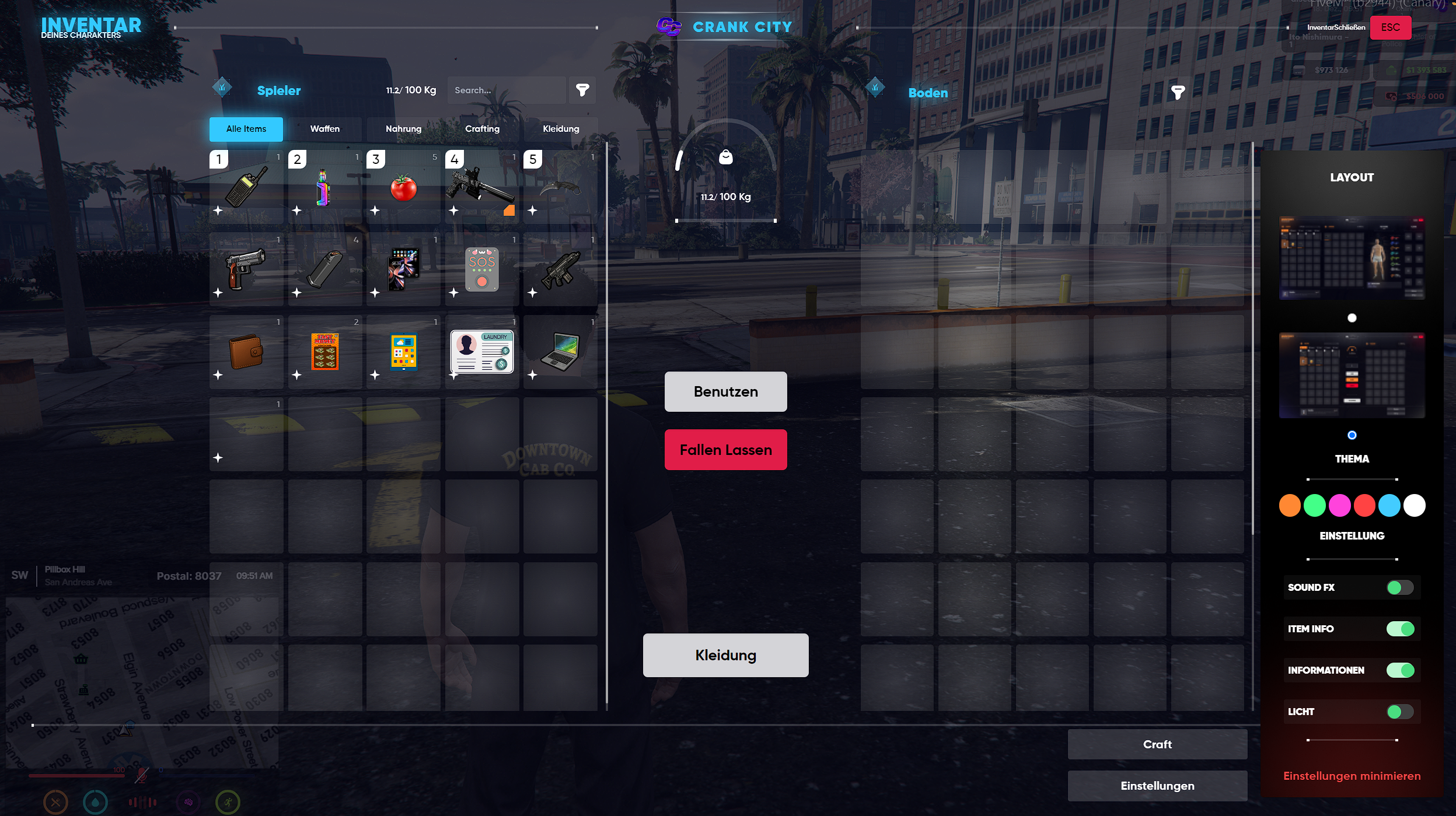Choose the orange theme color
The image size is (1456, 816).
pos(1290,505)
